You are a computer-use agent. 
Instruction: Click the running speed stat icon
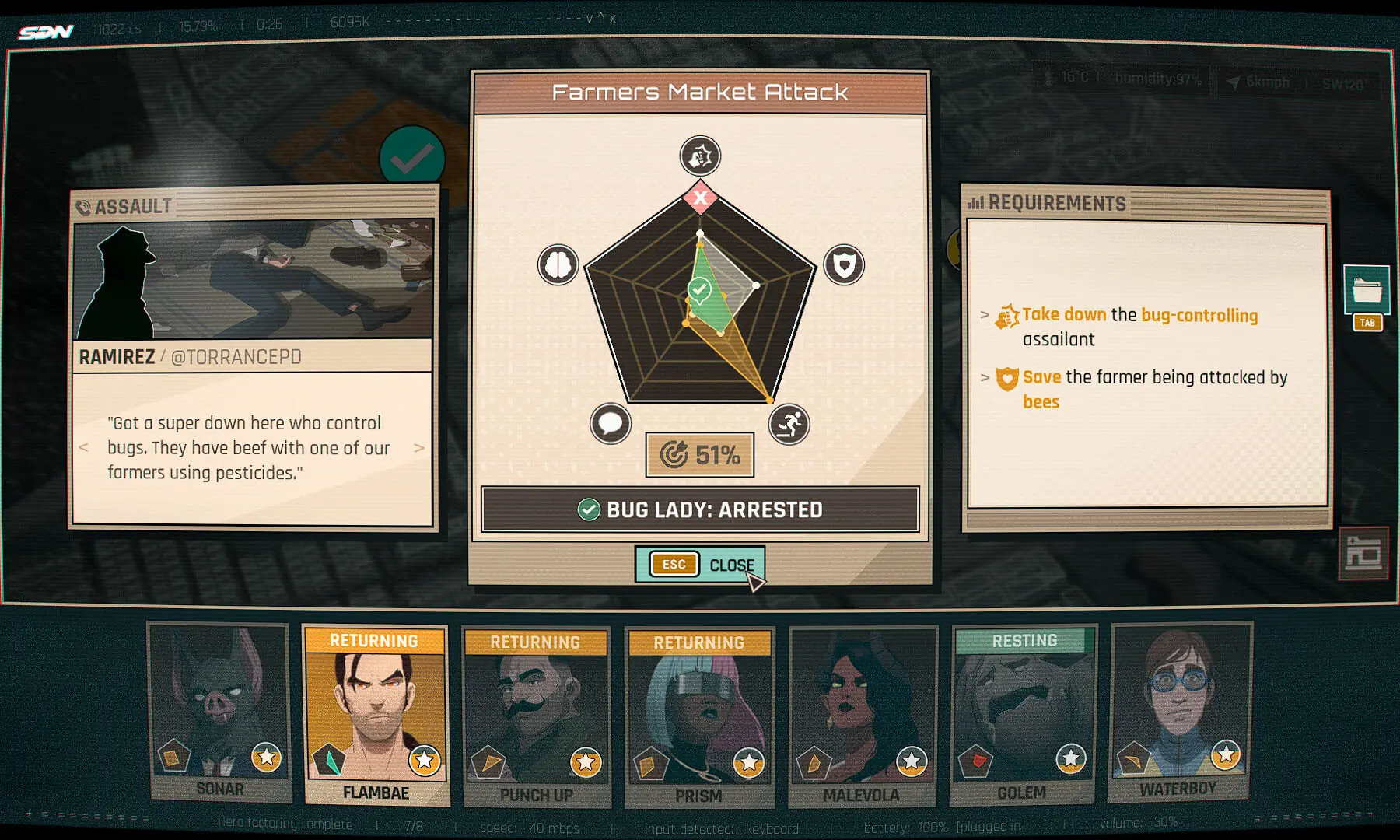click(x=789, y=425)
